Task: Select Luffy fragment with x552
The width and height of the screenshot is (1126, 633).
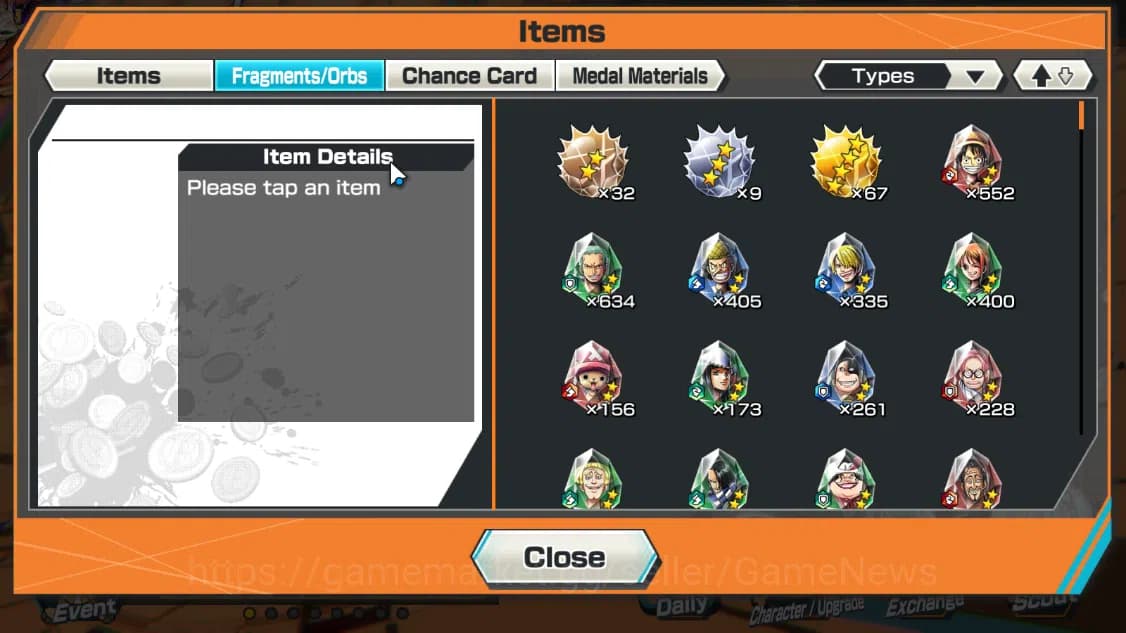Action: click(972, 163)
